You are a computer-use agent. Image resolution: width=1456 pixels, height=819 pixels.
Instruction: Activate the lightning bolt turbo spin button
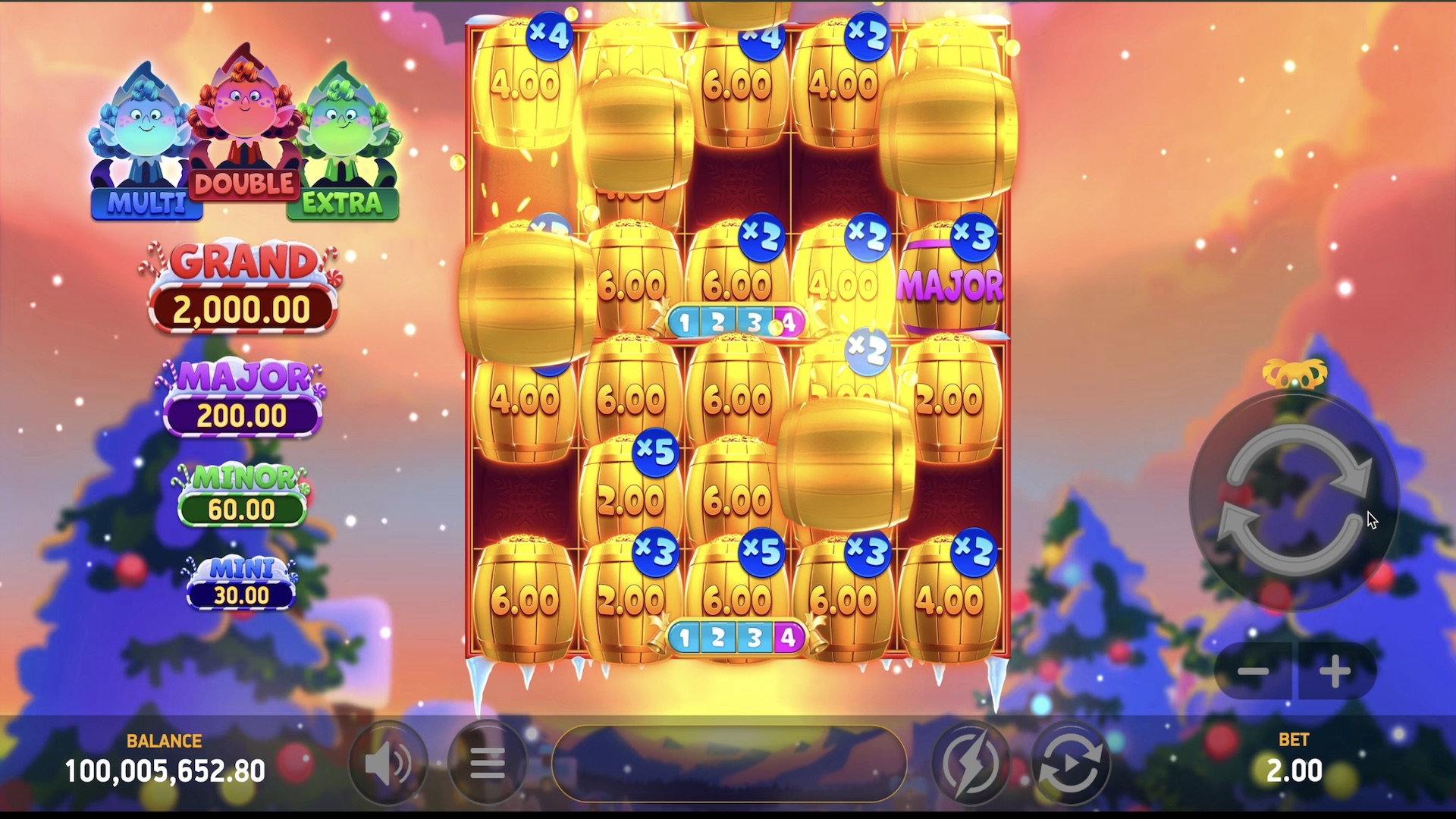(970, 763)
